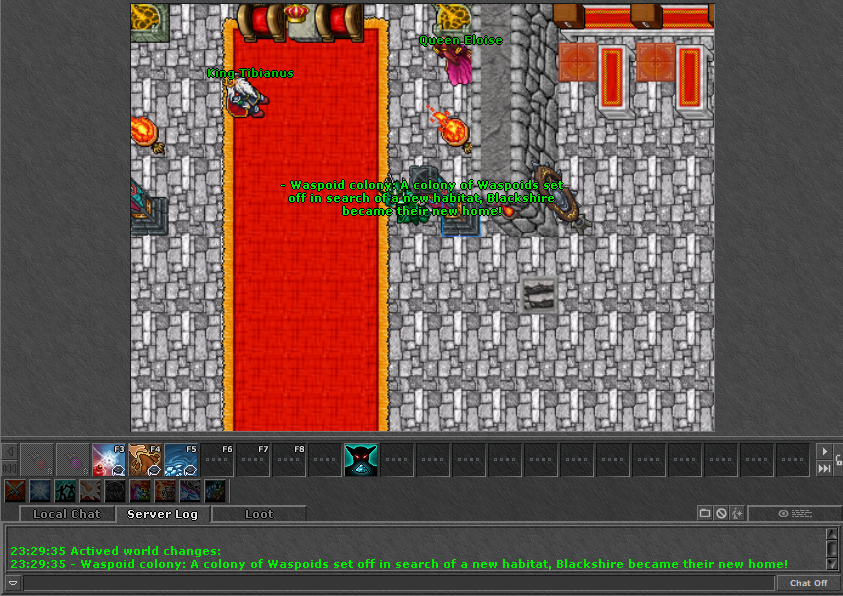The height and width of the screenshot is (596, 843).
Task: Cast the F5 blue wave spell
Action: pos(181,460)
